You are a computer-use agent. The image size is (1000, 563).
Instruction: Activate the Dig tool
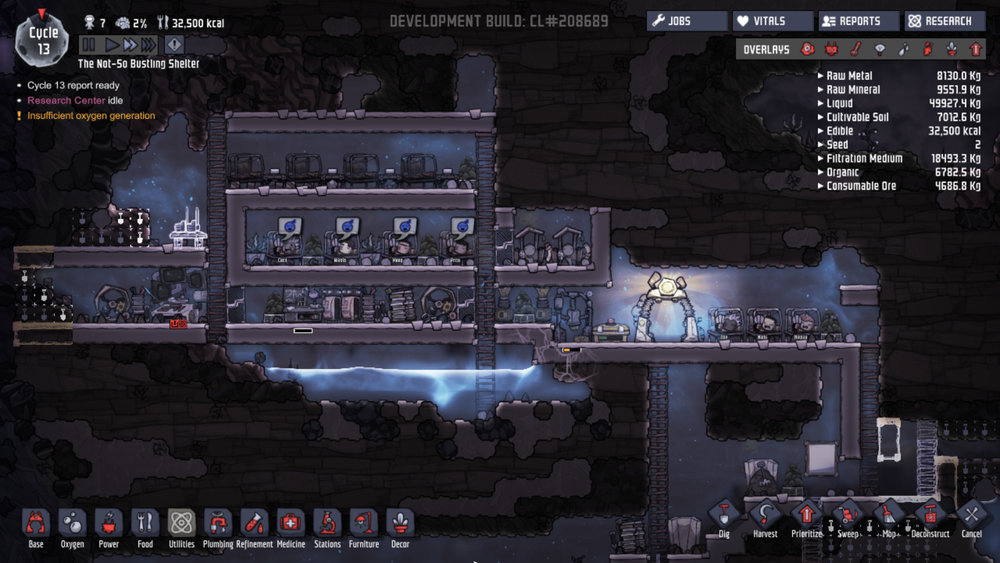pyautogui.click(x=724, y=516)
